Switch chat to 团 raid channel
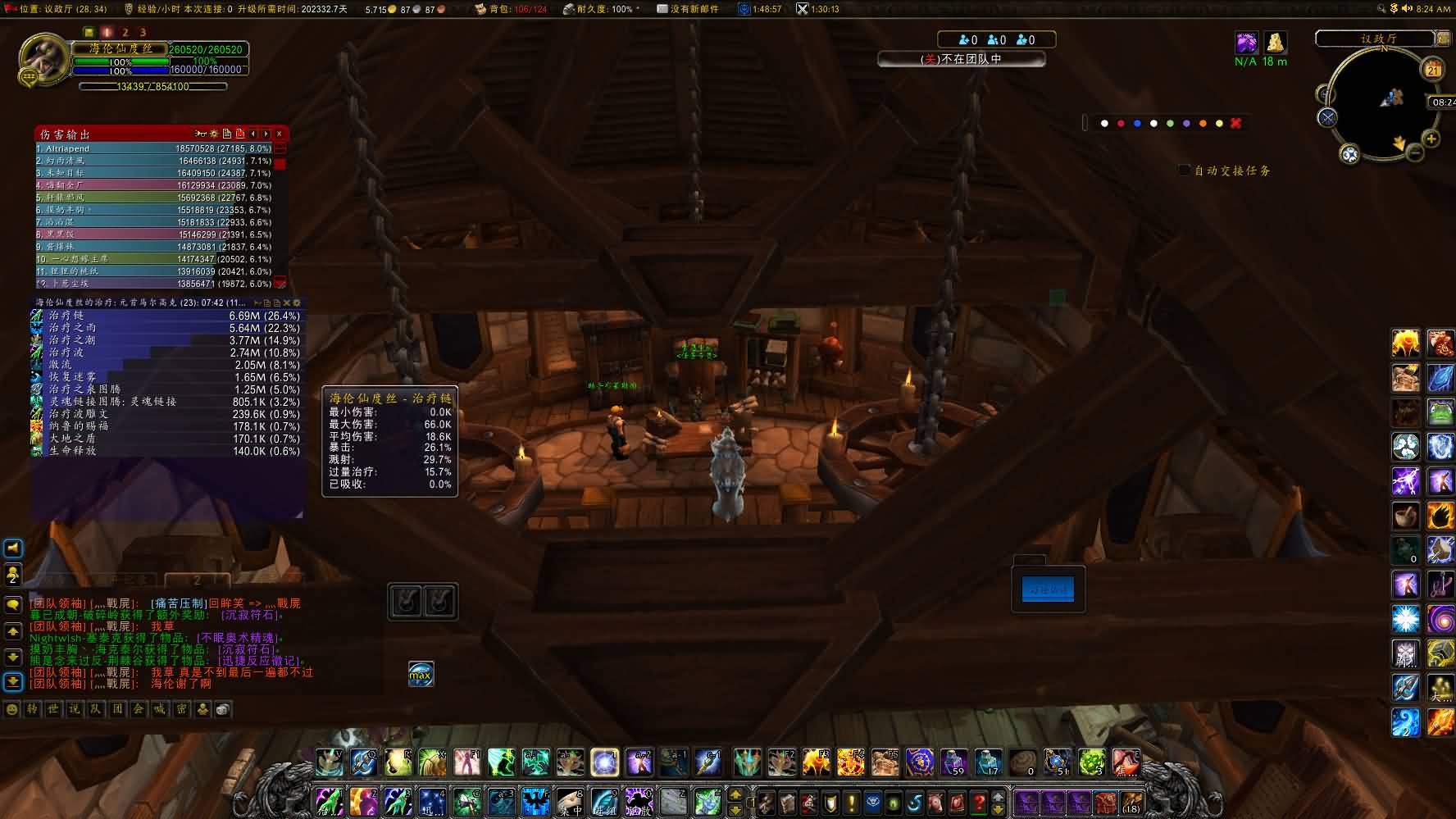The width and height of the screenshot is (1456, 819). 117,709
